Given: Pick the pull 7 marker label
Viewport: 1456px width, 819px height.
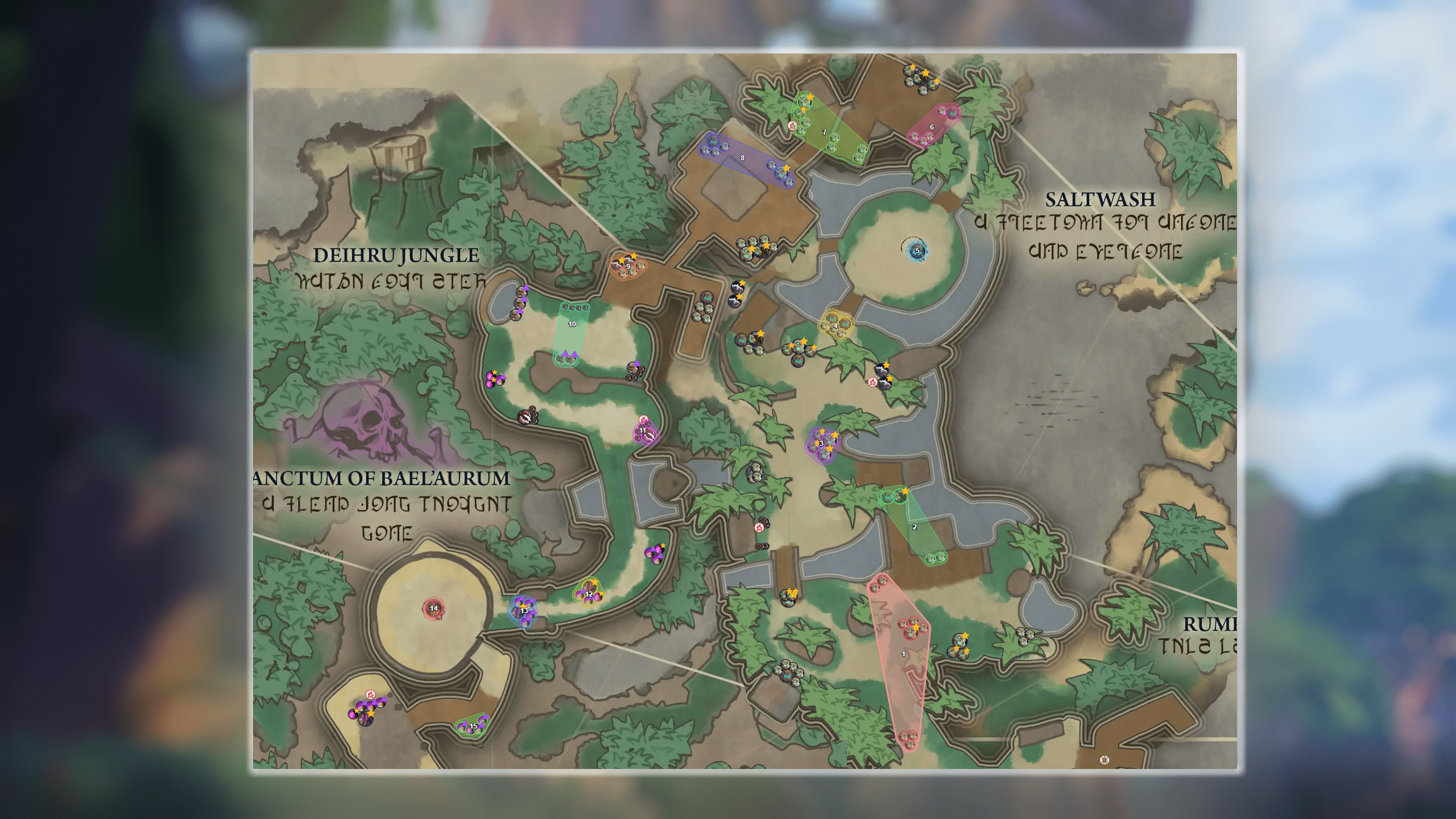Looking at the screenshot, I should coord(825,133).
